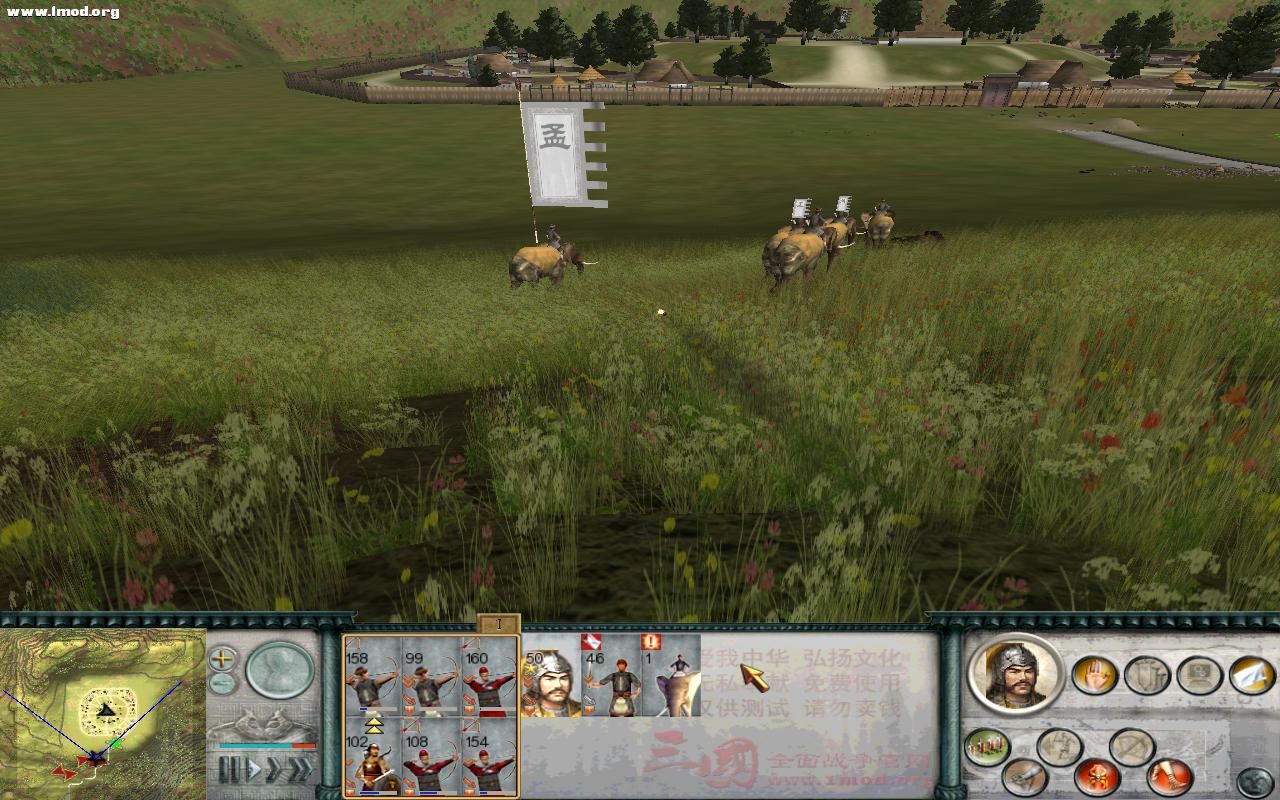Viewport: 1280px width, 800px height.
Task: Toggle the red running-leg button
Action: point(1169,775)
